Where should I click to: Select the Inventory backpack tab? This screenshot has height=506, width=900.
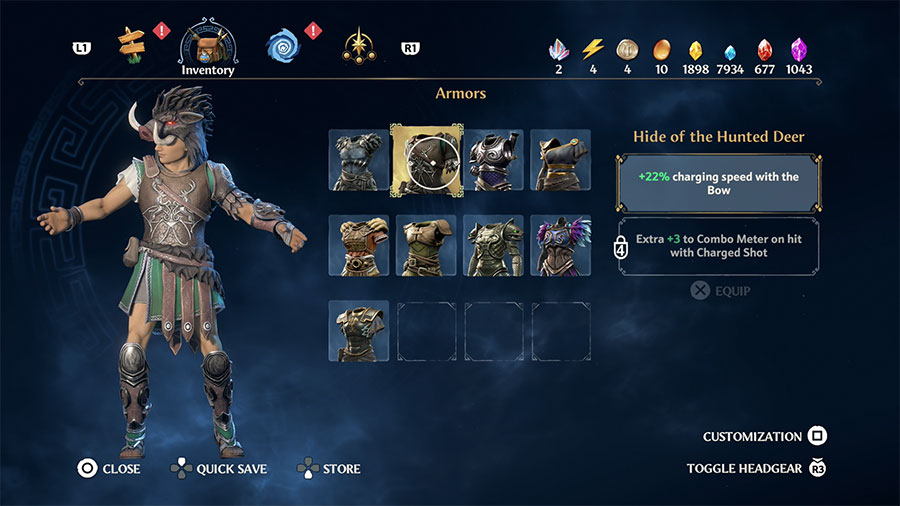pyautogui.click(x=208, y=44)
